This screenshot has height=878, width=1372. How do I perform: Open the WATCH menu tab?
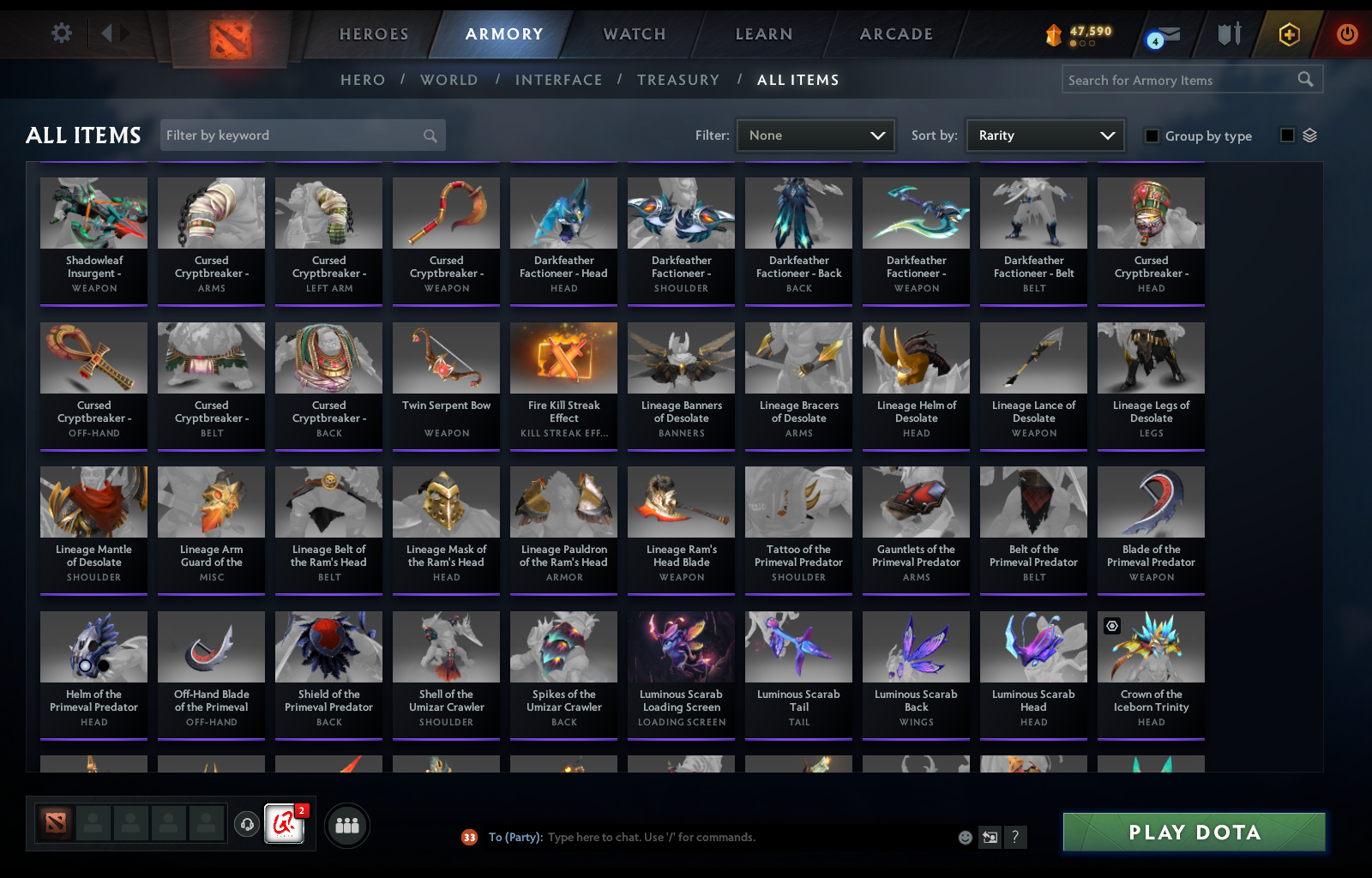coord(635,34)
